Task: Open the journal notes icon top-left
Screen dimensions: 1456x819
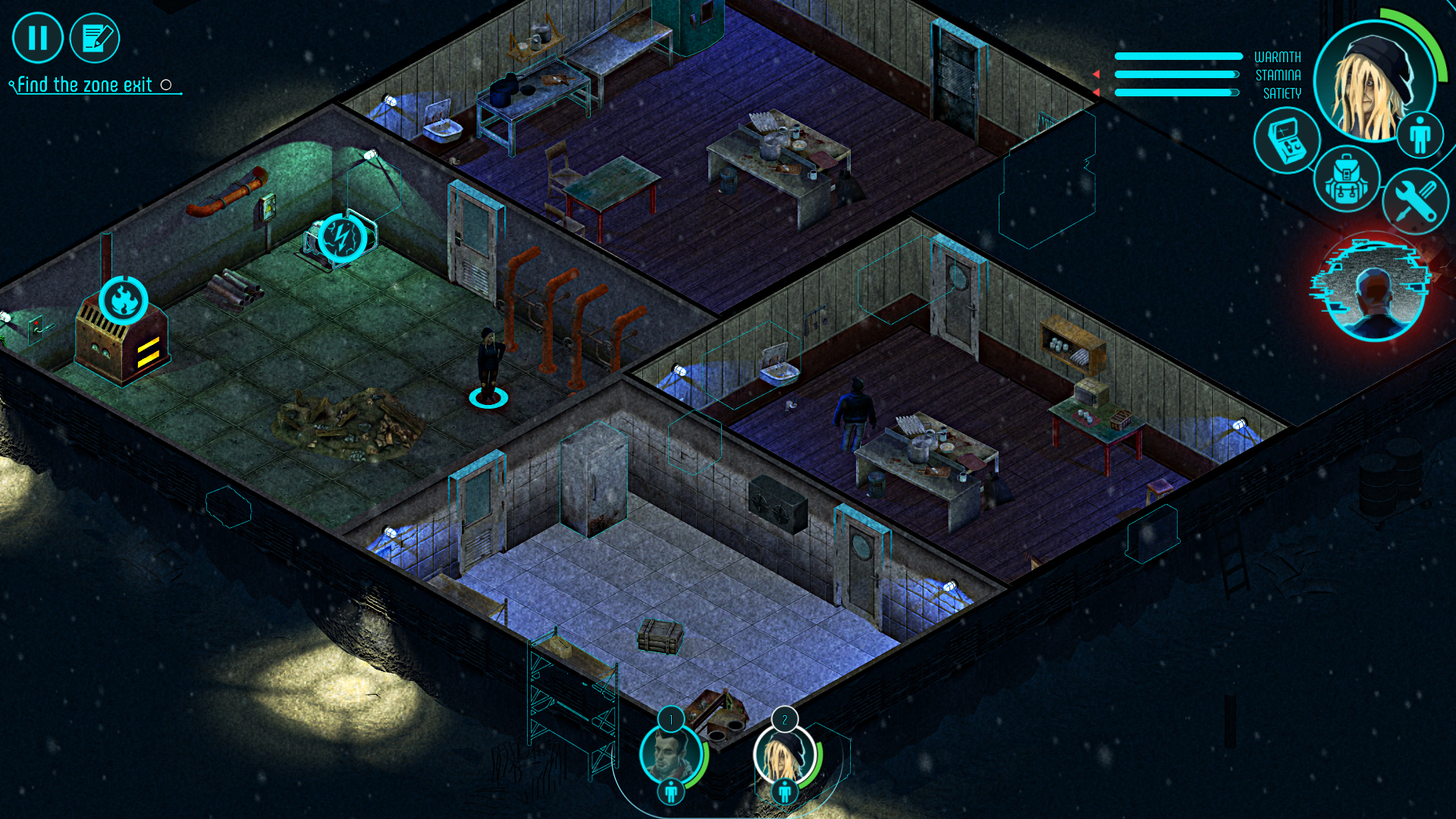Action: tap(96, 37)
